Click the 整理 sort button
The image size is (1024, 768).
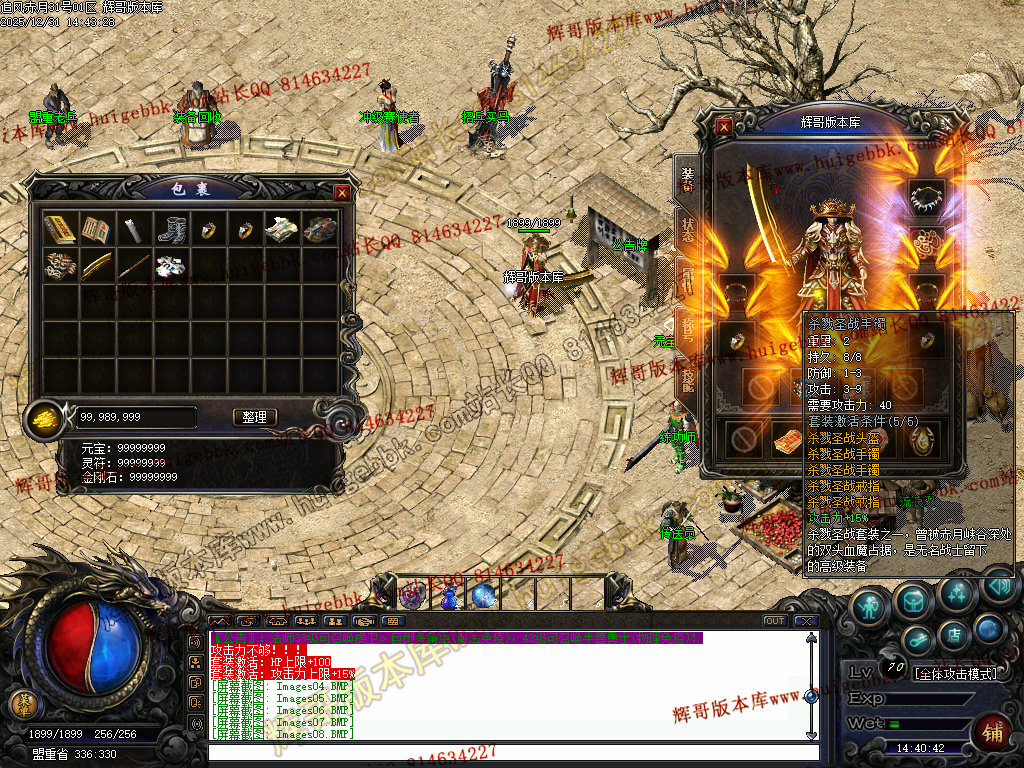tap(255, 417)
